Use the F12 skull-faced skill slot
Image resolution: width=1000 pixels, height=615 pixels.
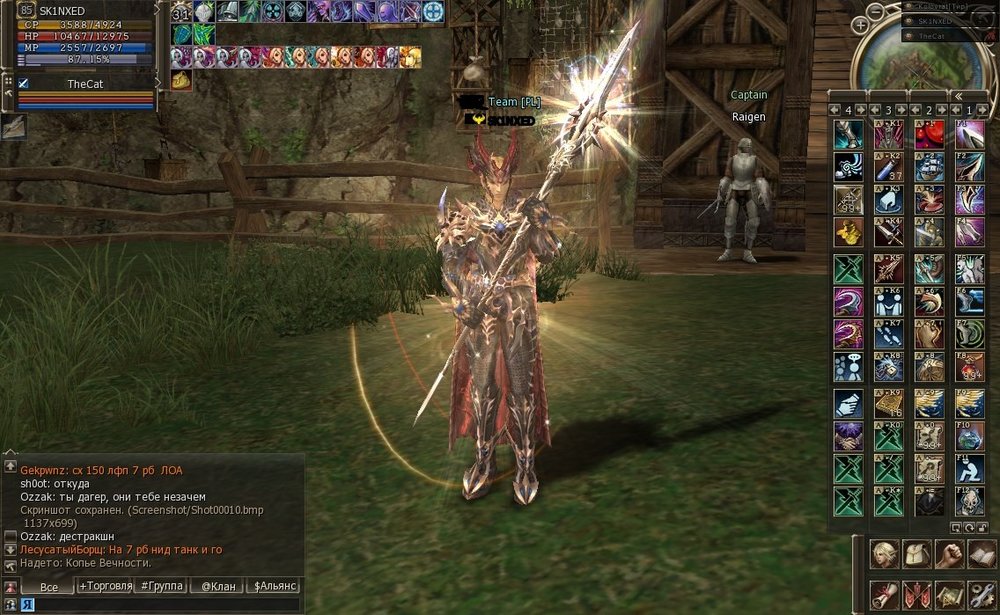(969, 500)
